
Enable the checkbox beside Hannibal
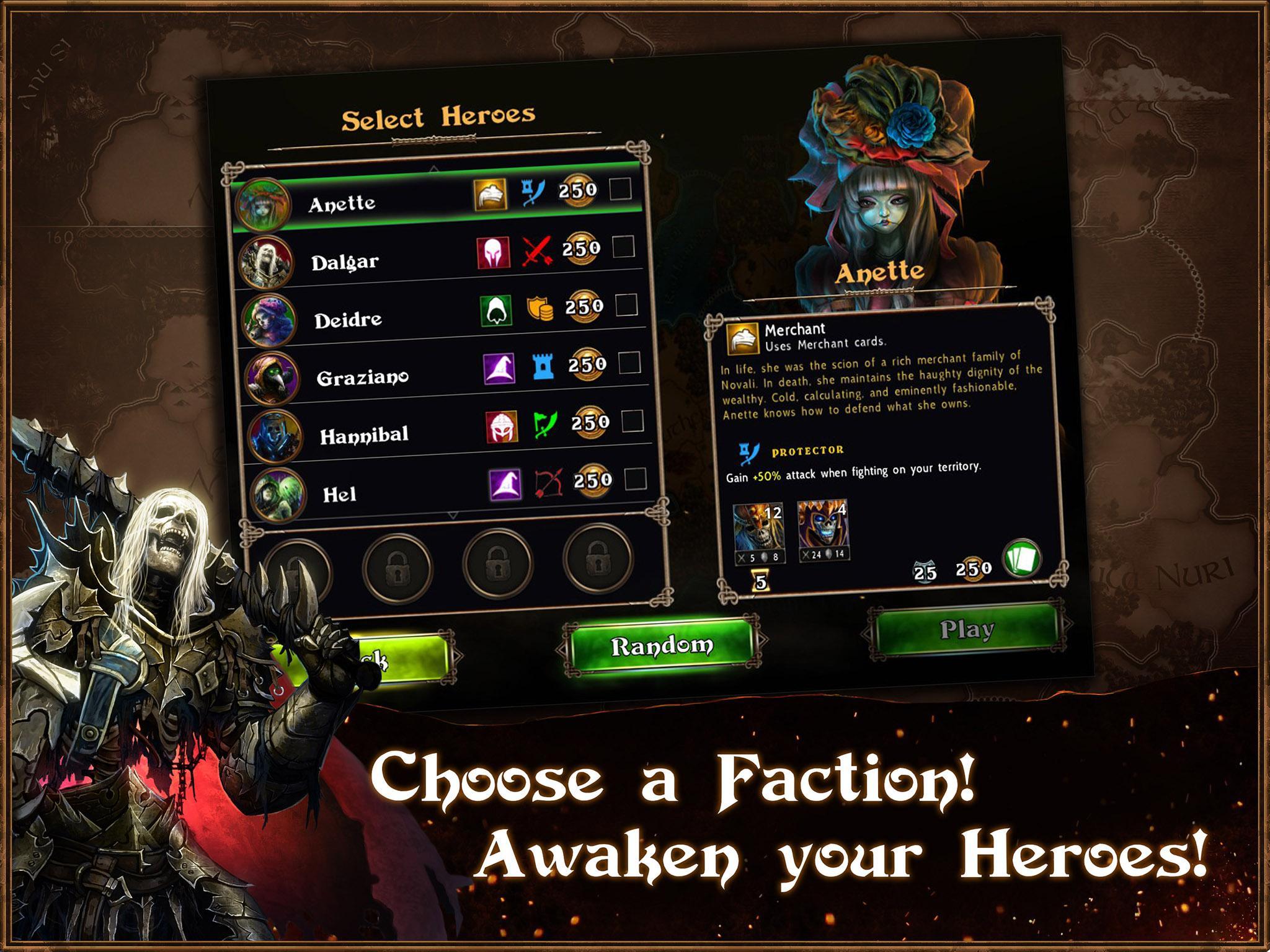(x=633, y=421)
